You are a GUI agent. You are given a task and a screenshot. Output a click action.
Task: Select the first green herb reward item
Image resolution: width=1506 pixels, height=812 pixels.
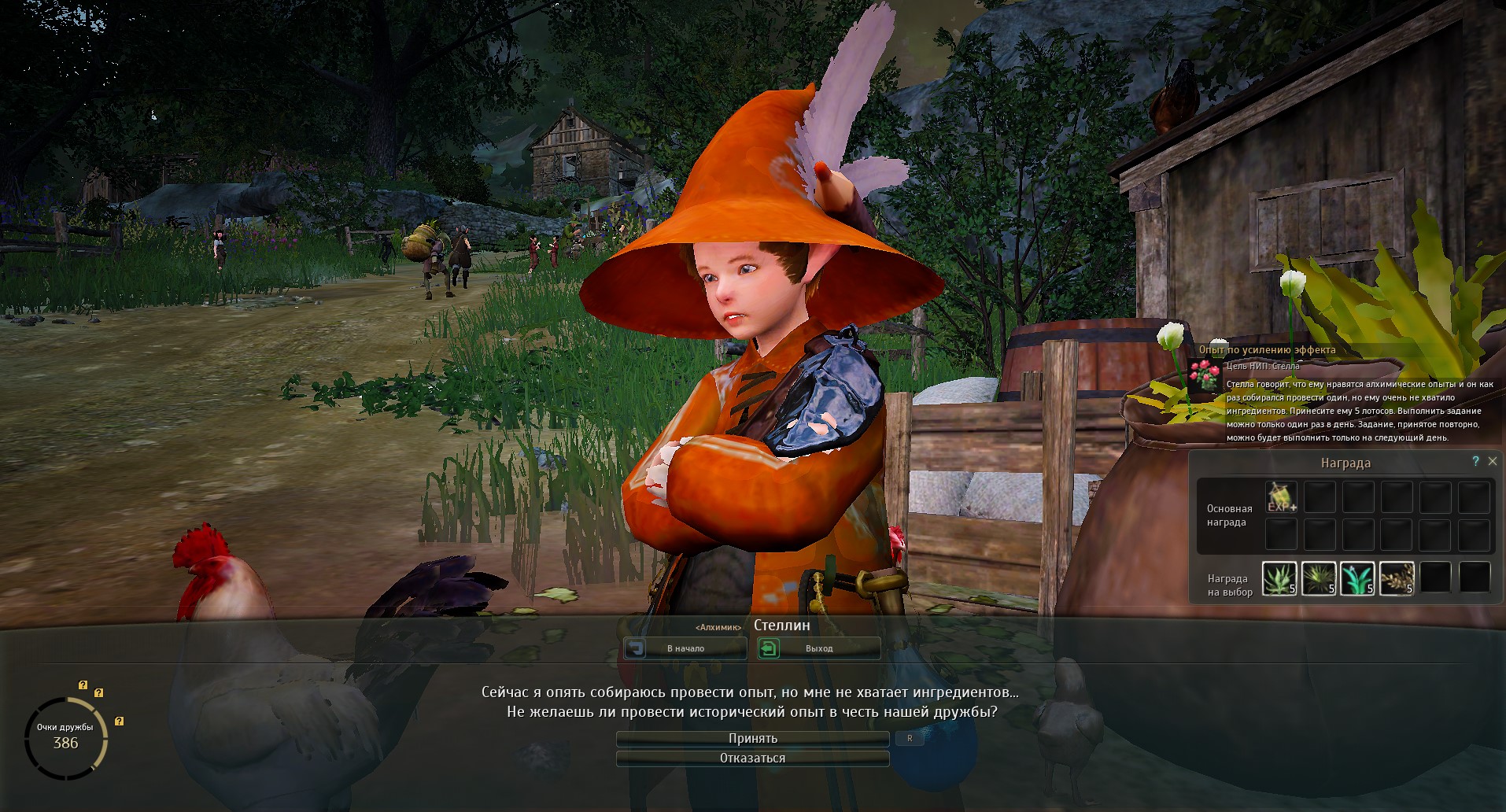tap(1279, 579)
